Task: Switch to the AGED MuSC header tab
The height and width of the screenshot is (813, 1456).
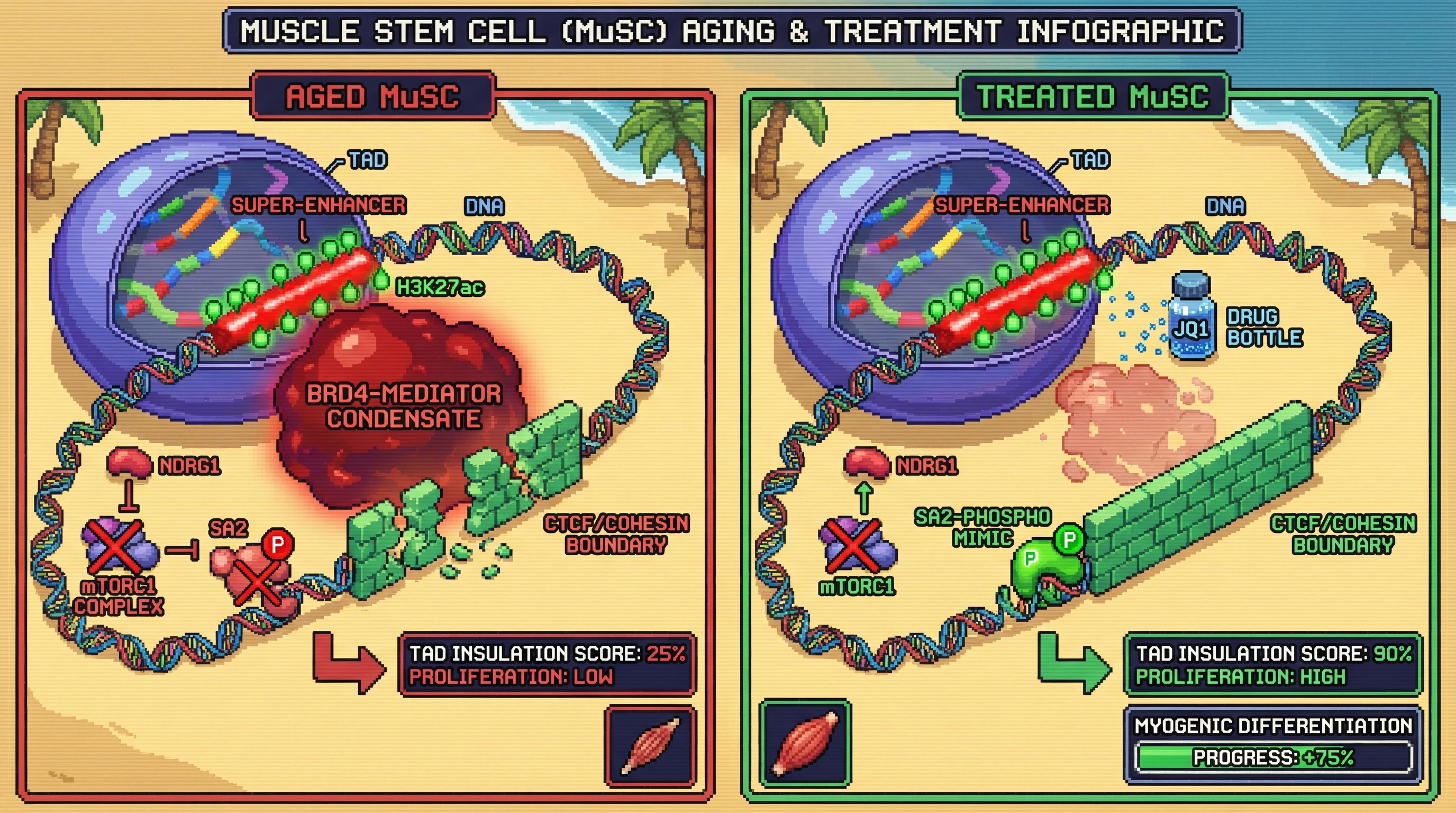Action: [x=373, y=96]
